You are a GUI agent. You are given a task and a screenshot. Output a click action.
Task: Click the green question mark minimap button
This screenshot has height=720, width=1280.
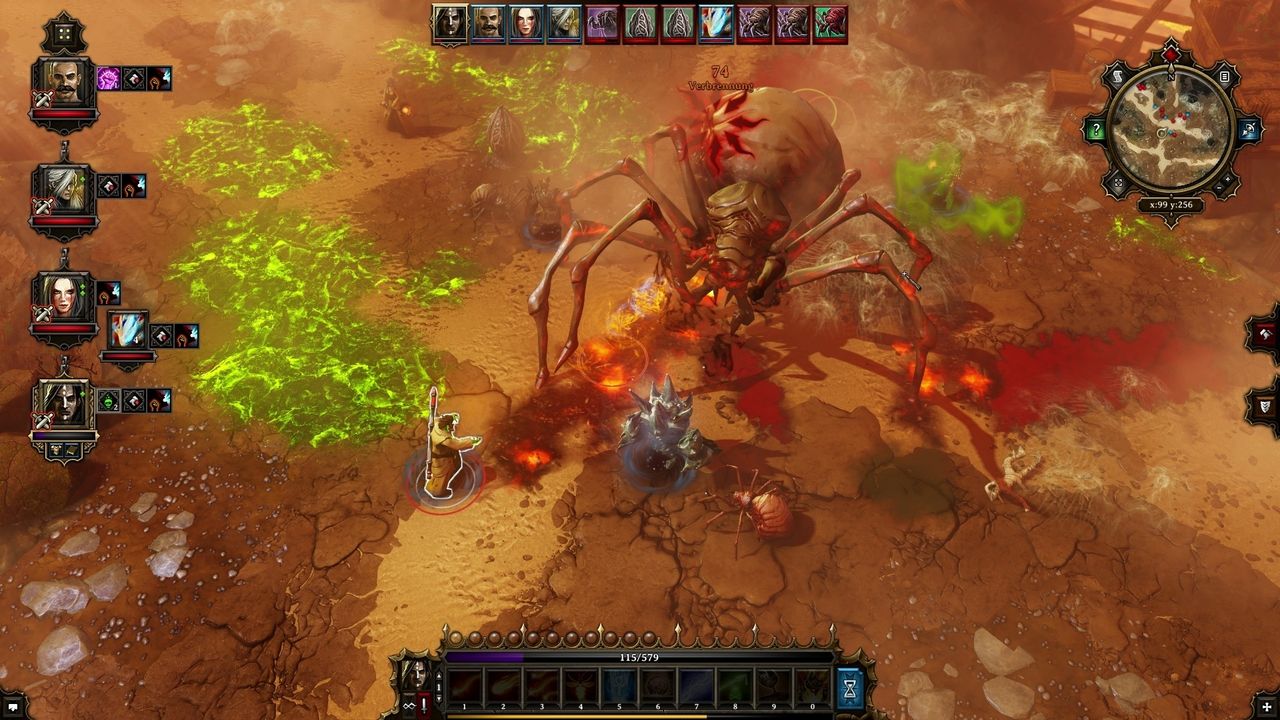click(x=1097, y=130)
